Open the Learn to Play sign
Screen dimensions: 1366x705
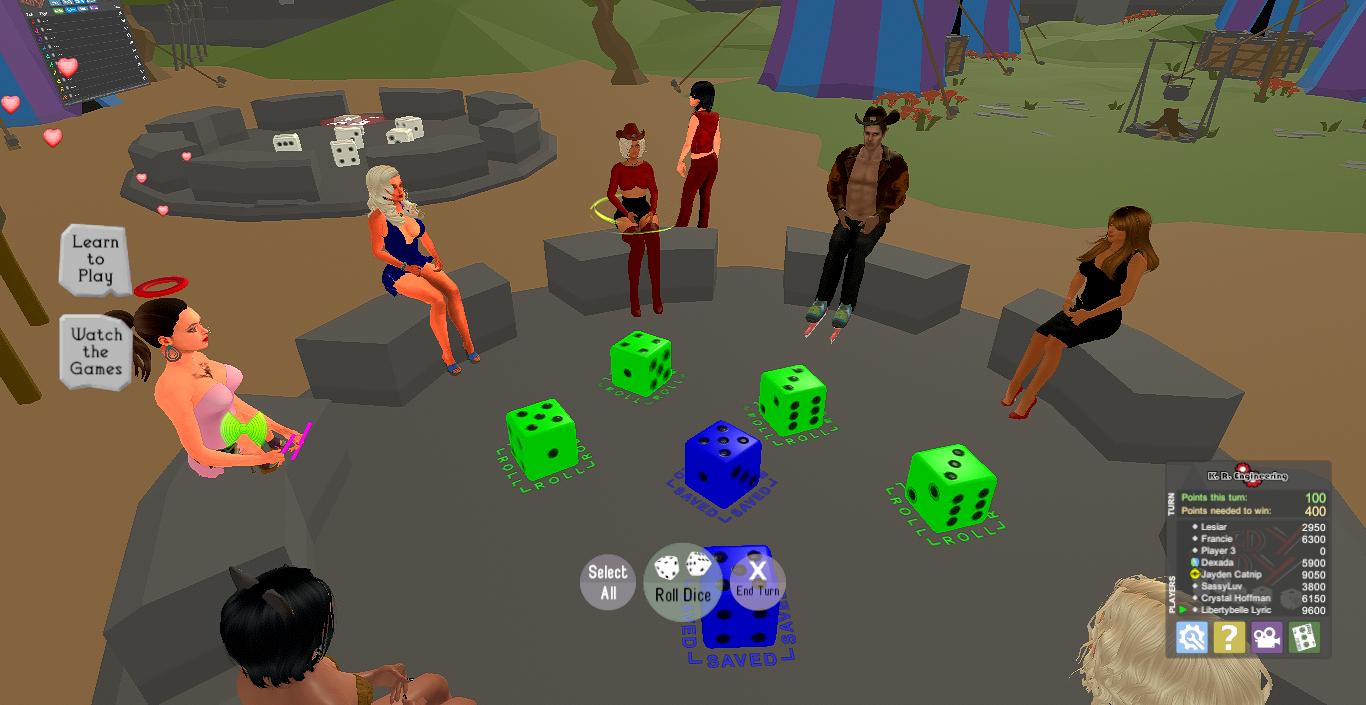click(95, 258)
